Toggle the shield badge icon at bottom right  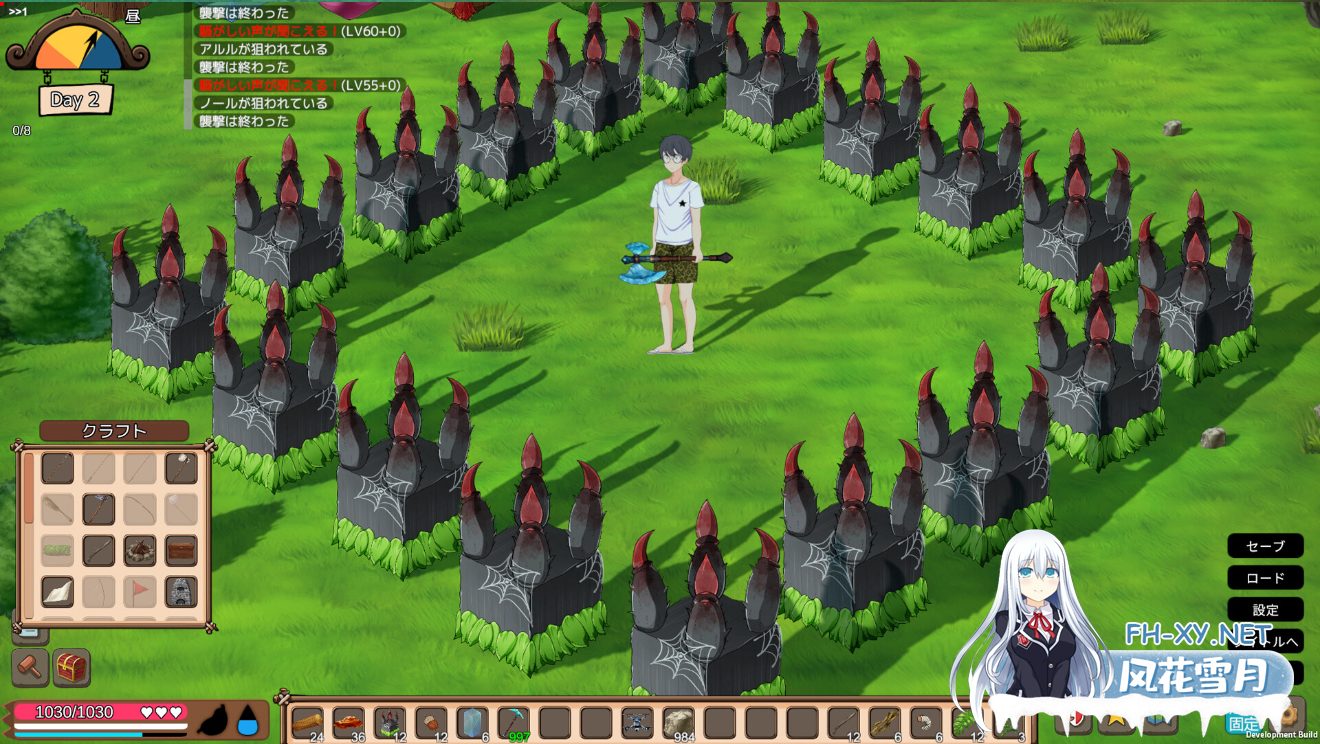tap(1077, 719)
